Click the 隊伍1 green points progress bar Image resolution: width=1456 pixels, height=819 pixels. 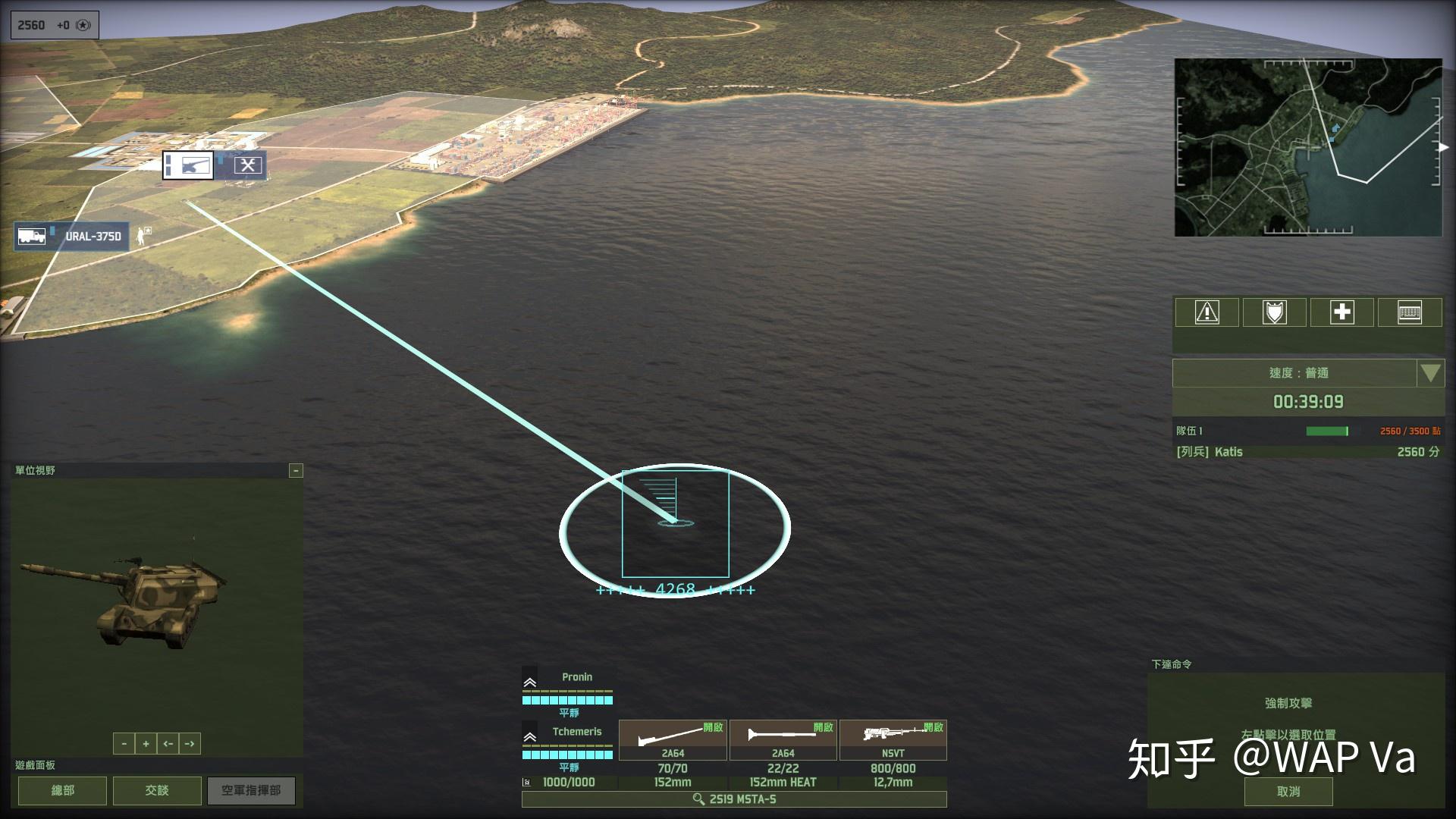point(1327,430)
